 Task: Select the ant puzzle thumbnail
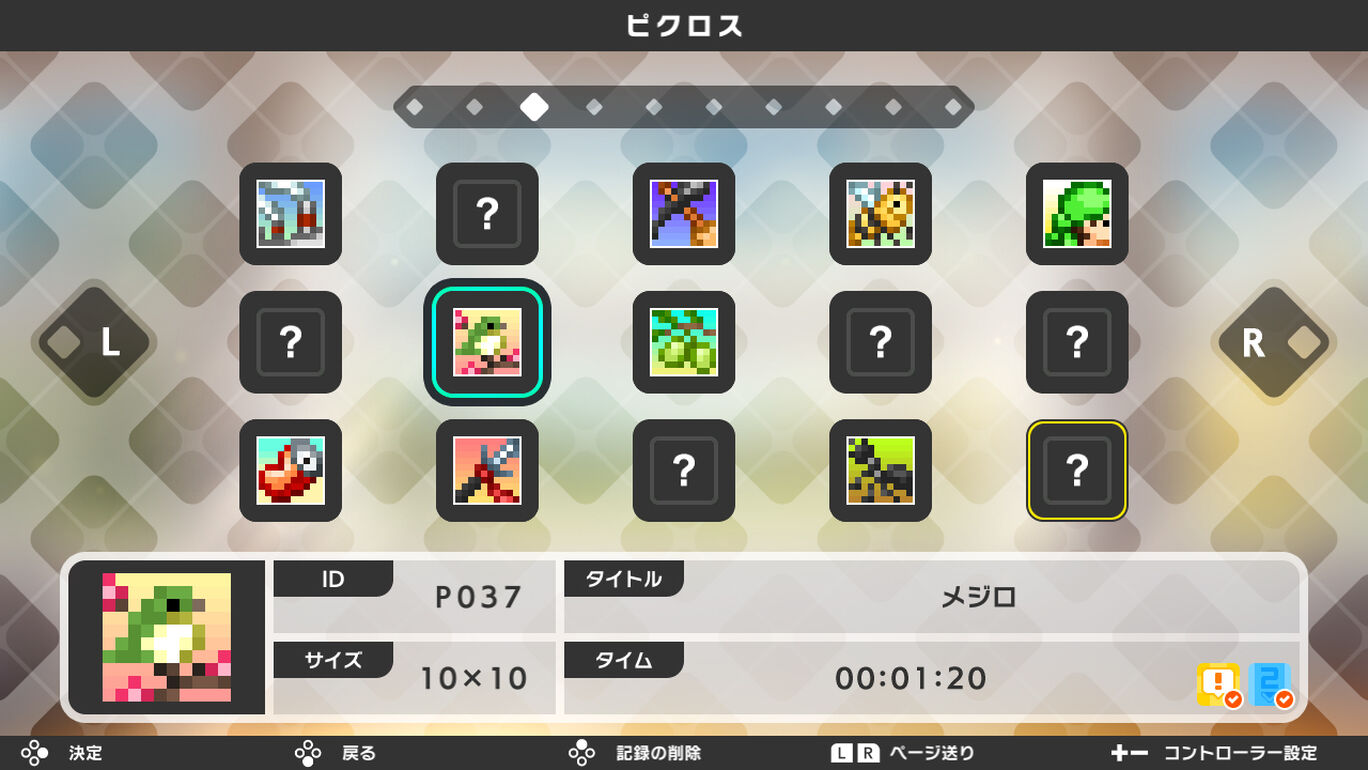coord(880,471)
